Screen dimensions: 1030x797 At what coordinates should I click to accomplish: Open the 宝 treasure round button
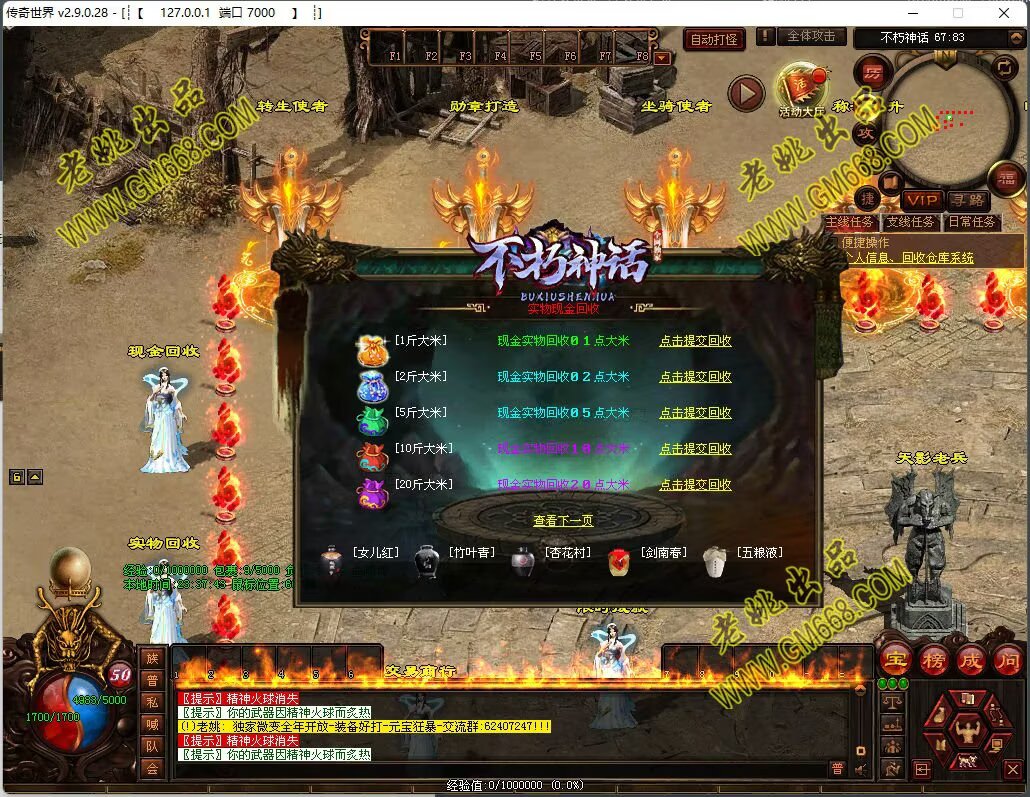tap(894, 659)
